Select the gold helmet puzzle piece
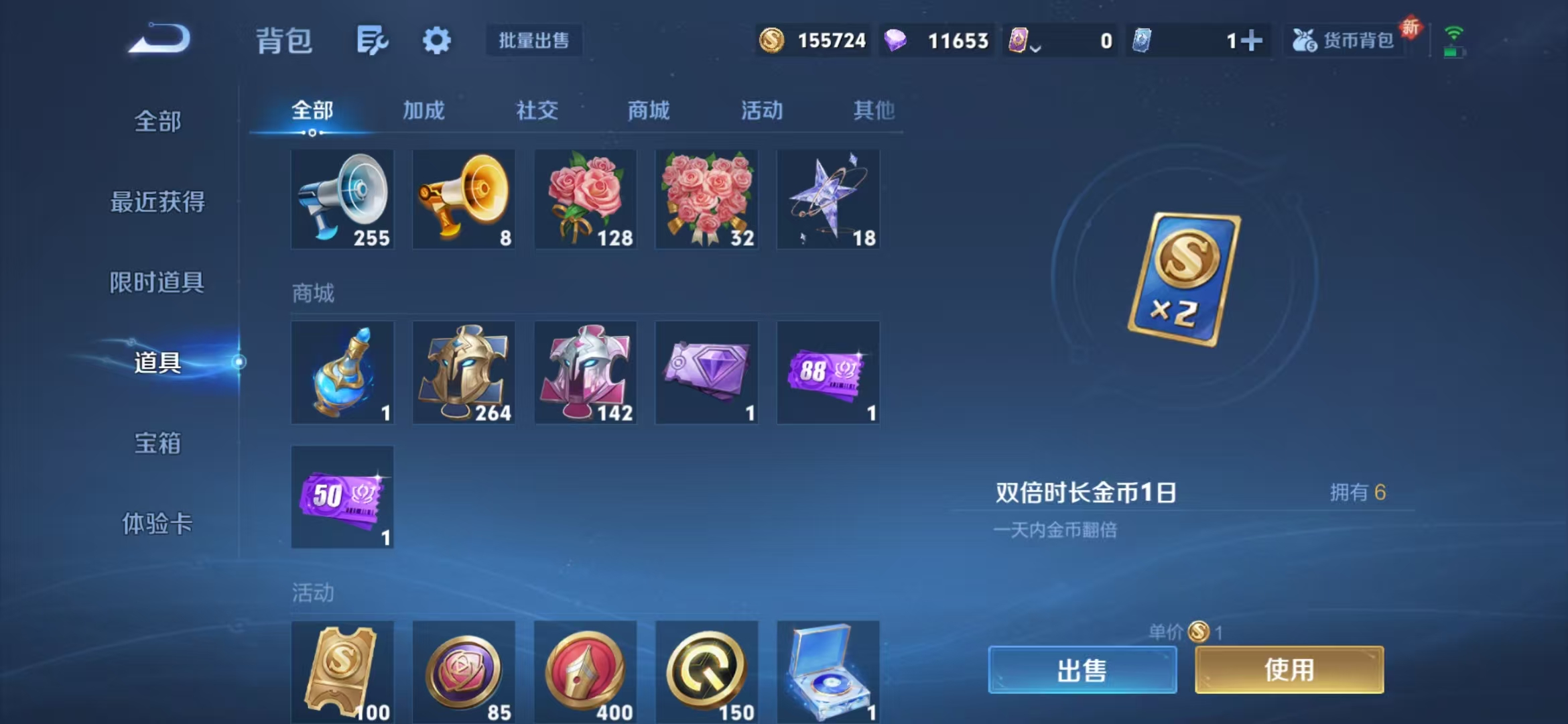1568x724 pixels. (464, 373)
